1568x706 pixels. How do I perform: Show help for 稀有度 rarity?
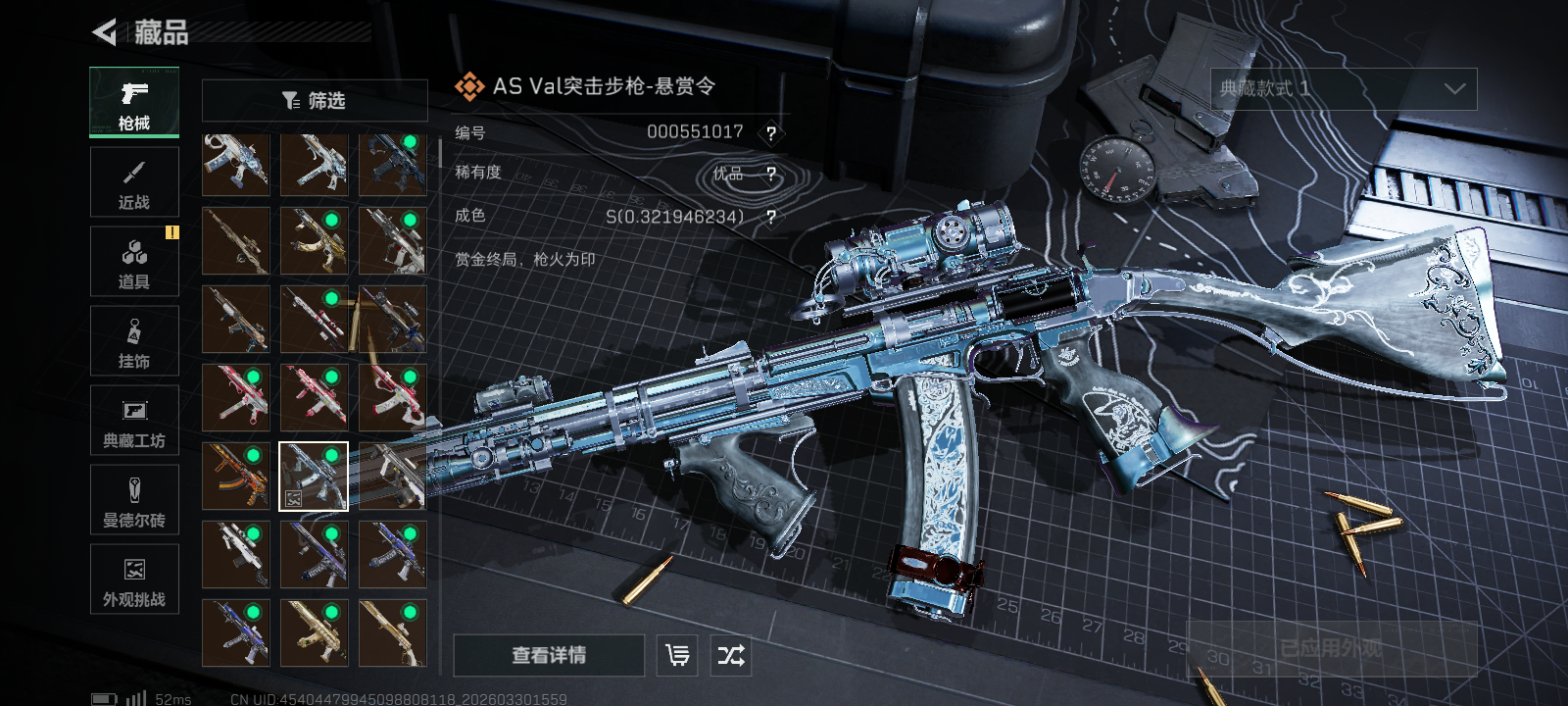(771, 175)
